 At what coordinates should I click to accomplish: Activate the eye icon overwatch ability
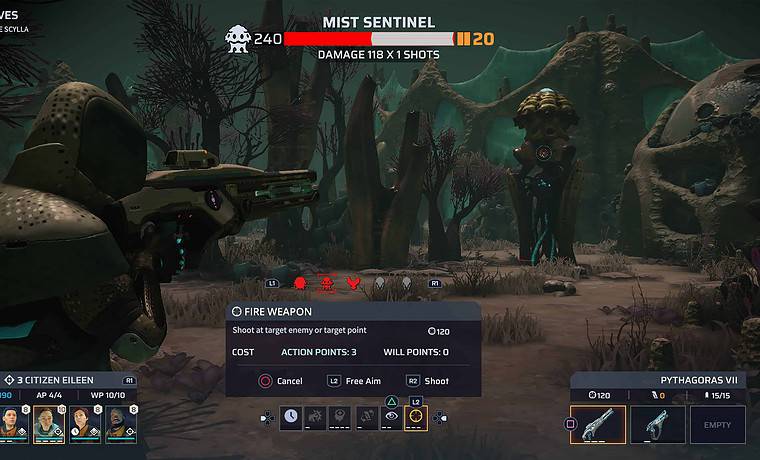pyautogui.click(x=391, y=418)
